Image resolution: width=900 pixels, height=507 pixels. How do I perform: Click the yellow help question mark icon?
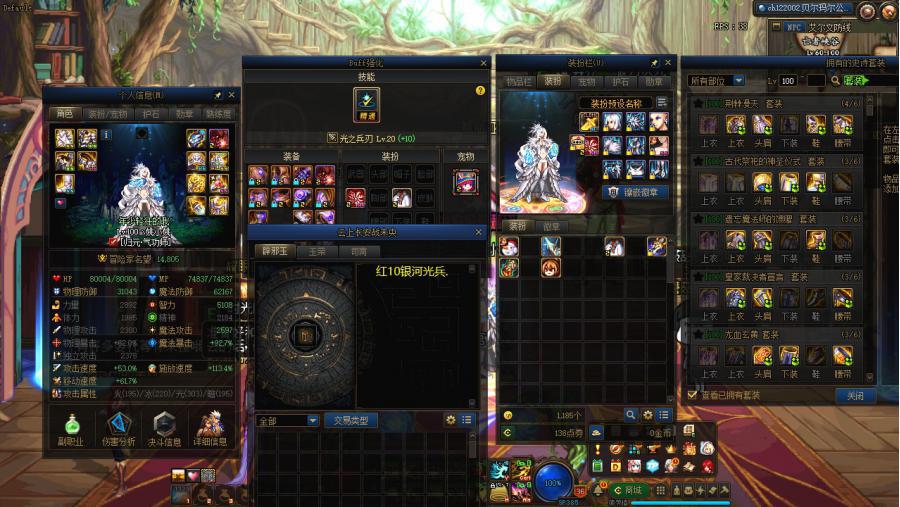480,91
